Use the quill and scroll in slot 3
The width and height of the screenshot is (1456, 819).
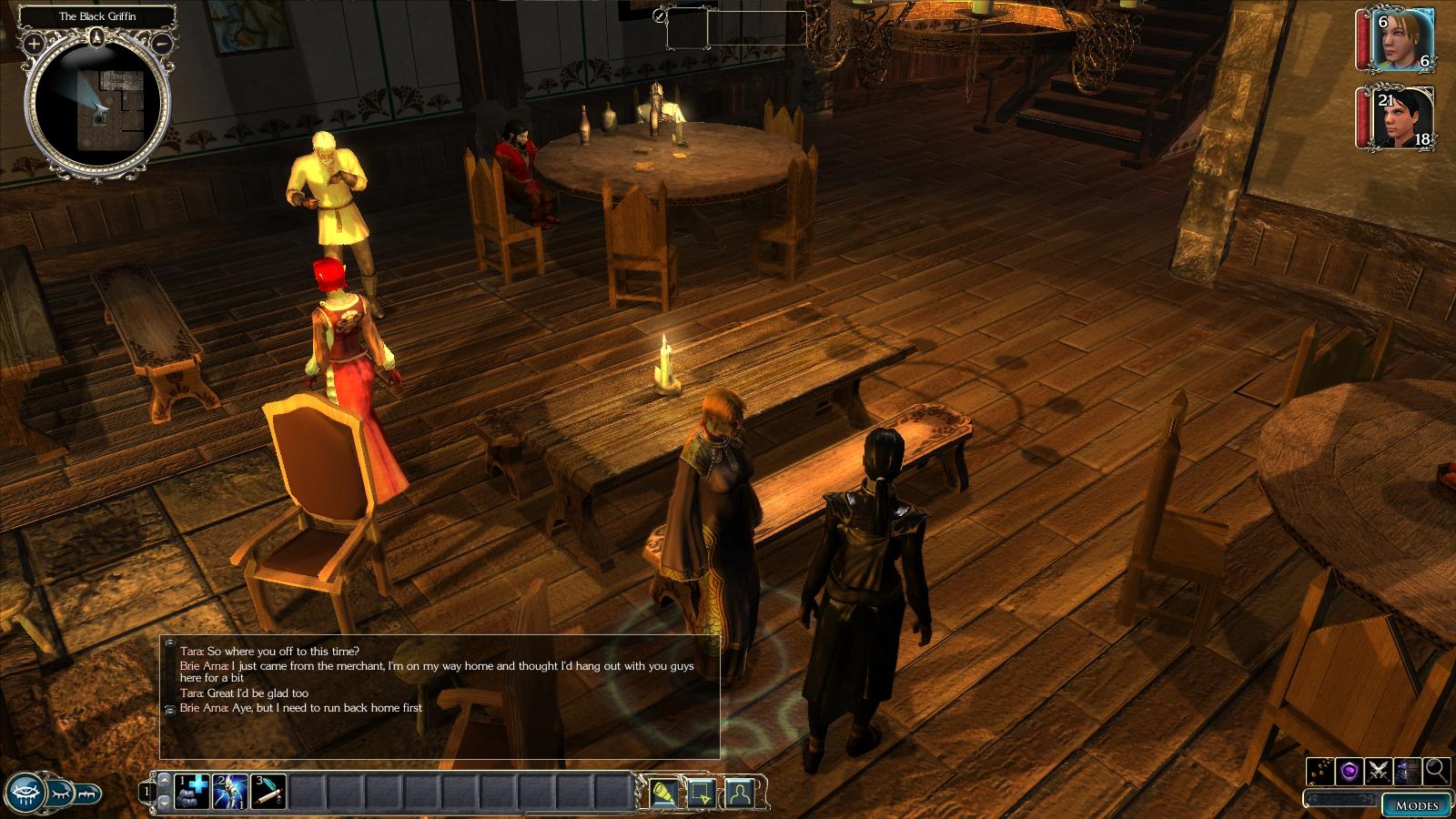(268, 792)
